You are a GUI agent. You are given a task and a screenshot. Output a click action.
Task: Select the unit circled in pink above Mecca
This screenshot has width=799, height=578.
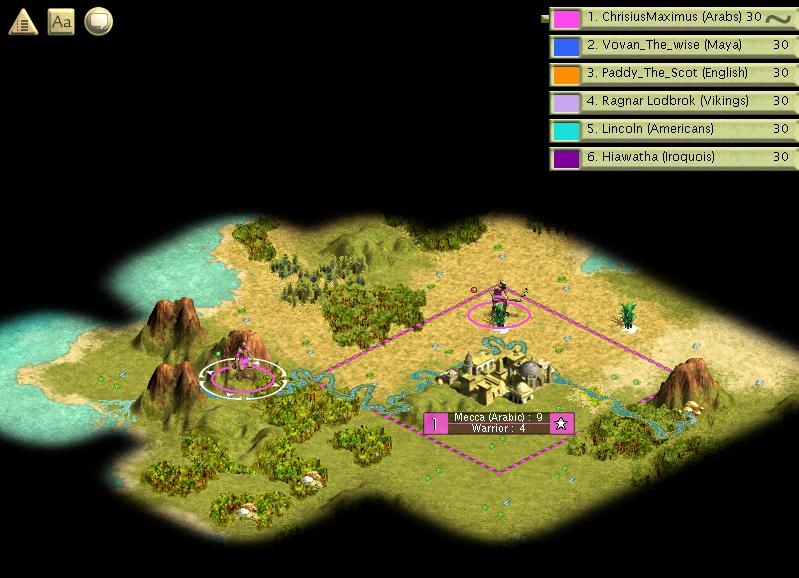click(x=498, y=308)
